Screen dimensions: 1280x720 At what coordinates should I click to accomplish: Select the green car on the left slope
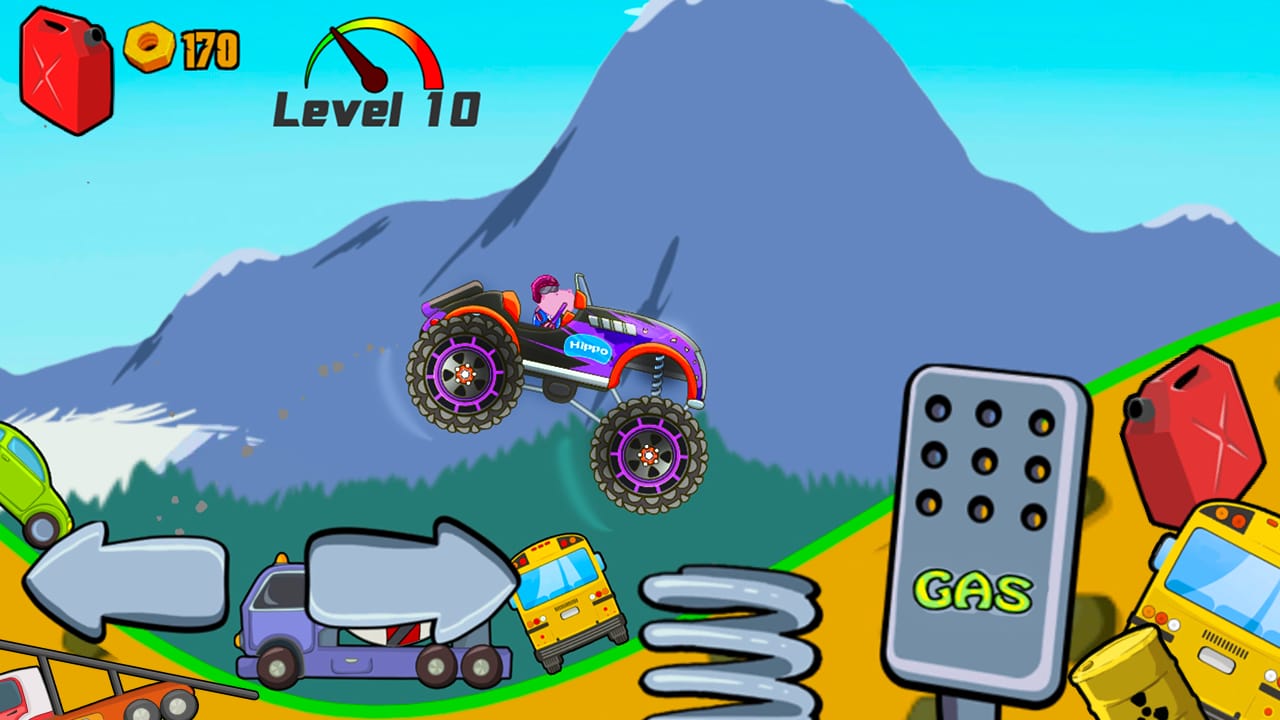[30, 480]
